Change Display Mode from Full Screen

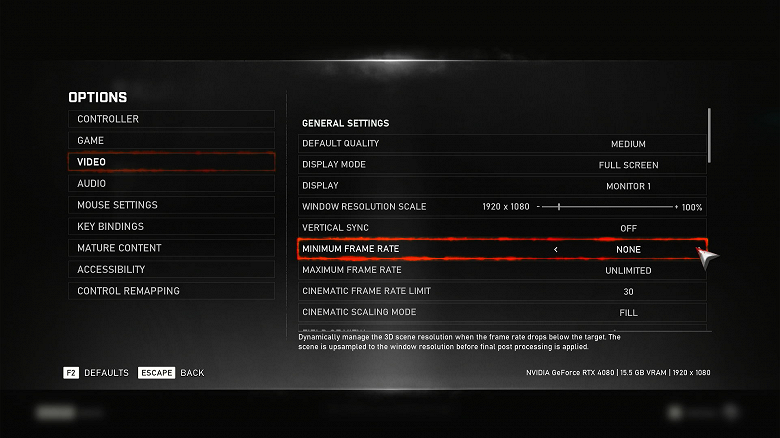pos(627,165)
